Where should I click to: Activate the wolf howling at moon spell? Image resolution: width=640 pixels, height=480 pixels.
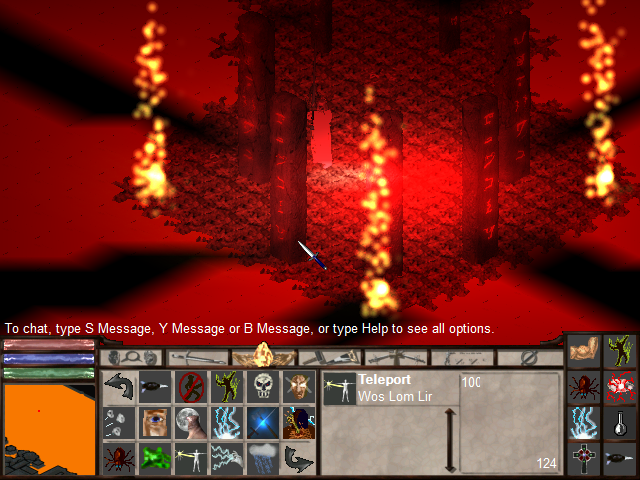(191, 421)
